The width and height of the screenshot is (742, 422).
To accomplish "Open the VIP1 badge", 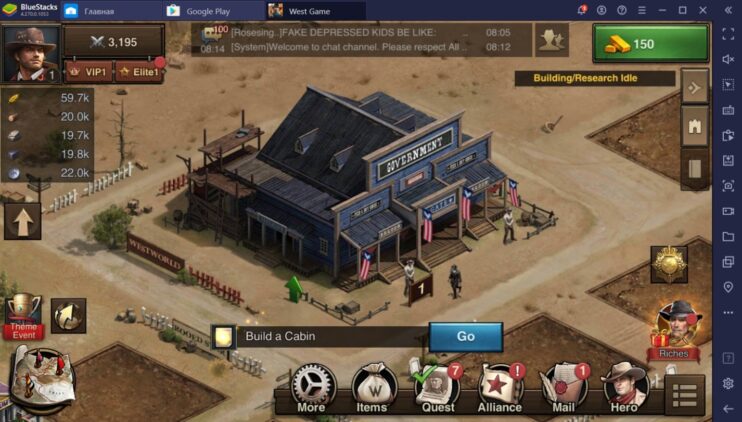I will coord(88,72).
